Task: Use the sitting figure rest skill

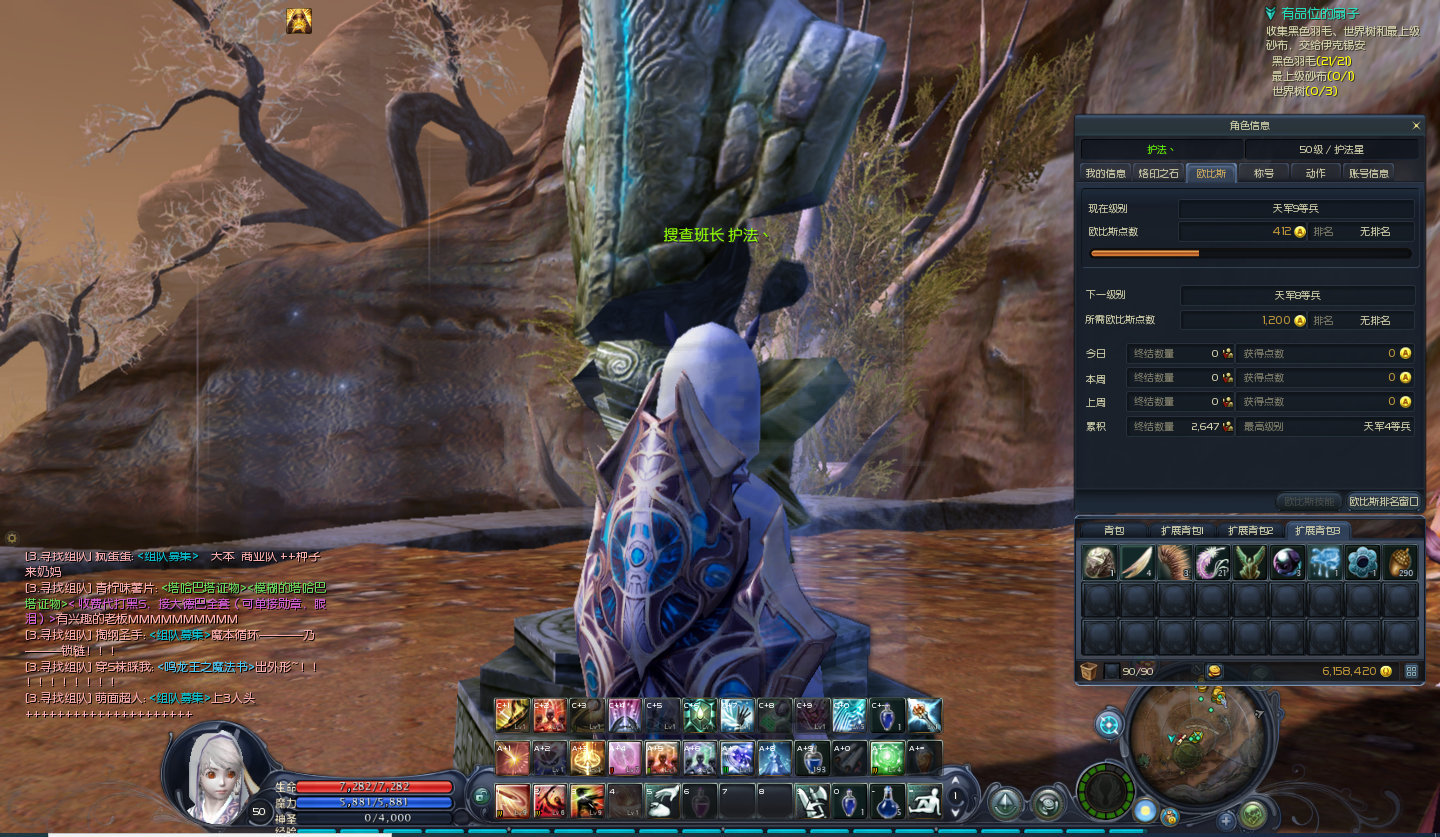Action: (924, 800)
